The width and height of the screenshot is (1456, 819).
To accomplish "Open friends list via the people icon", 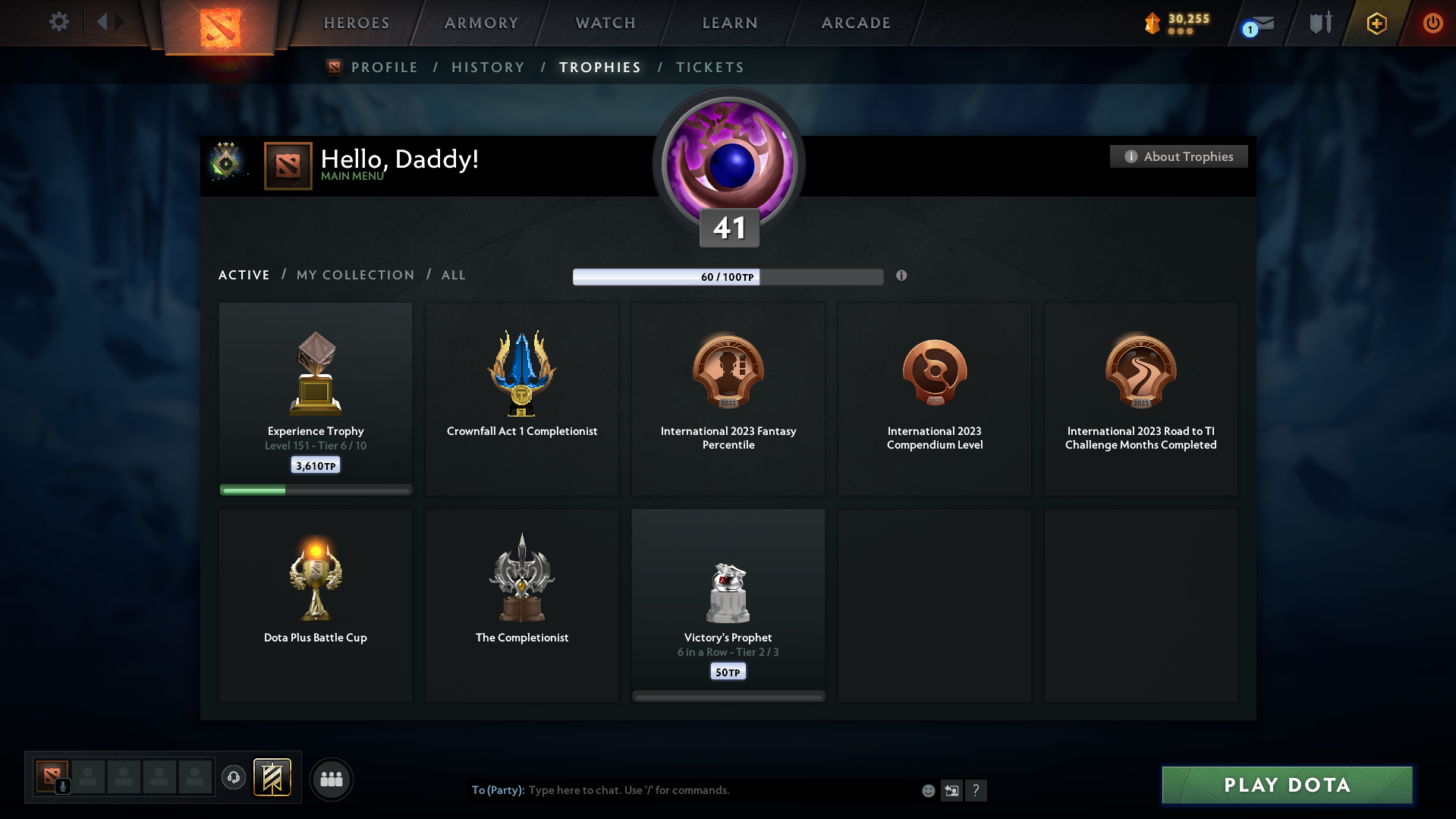I will [332, 779].
